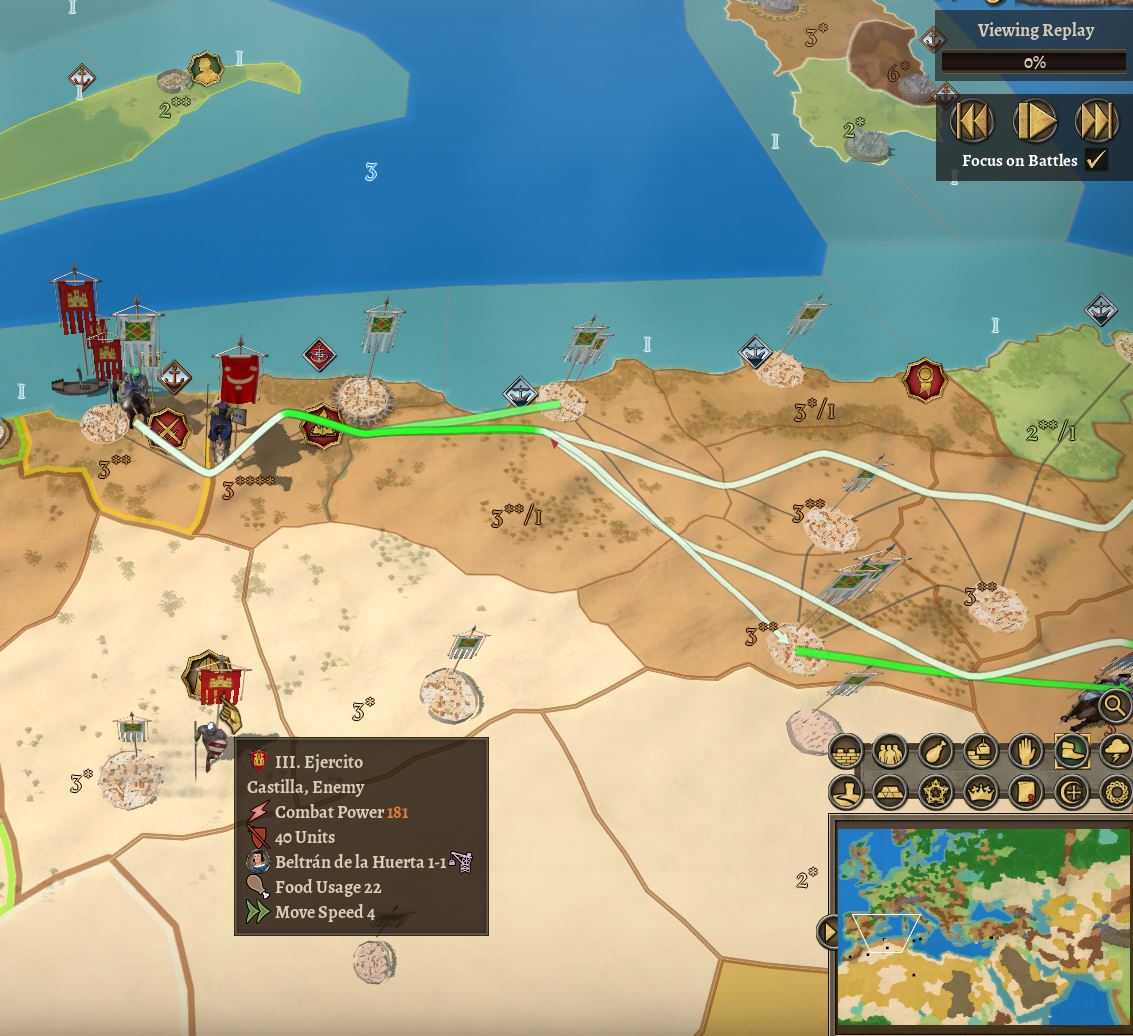Show the crescent and cross religion overlay
Image resolution: width=1133 pixels, height=1036 pixels.
pyautogui.click(x=1071, y=793)
